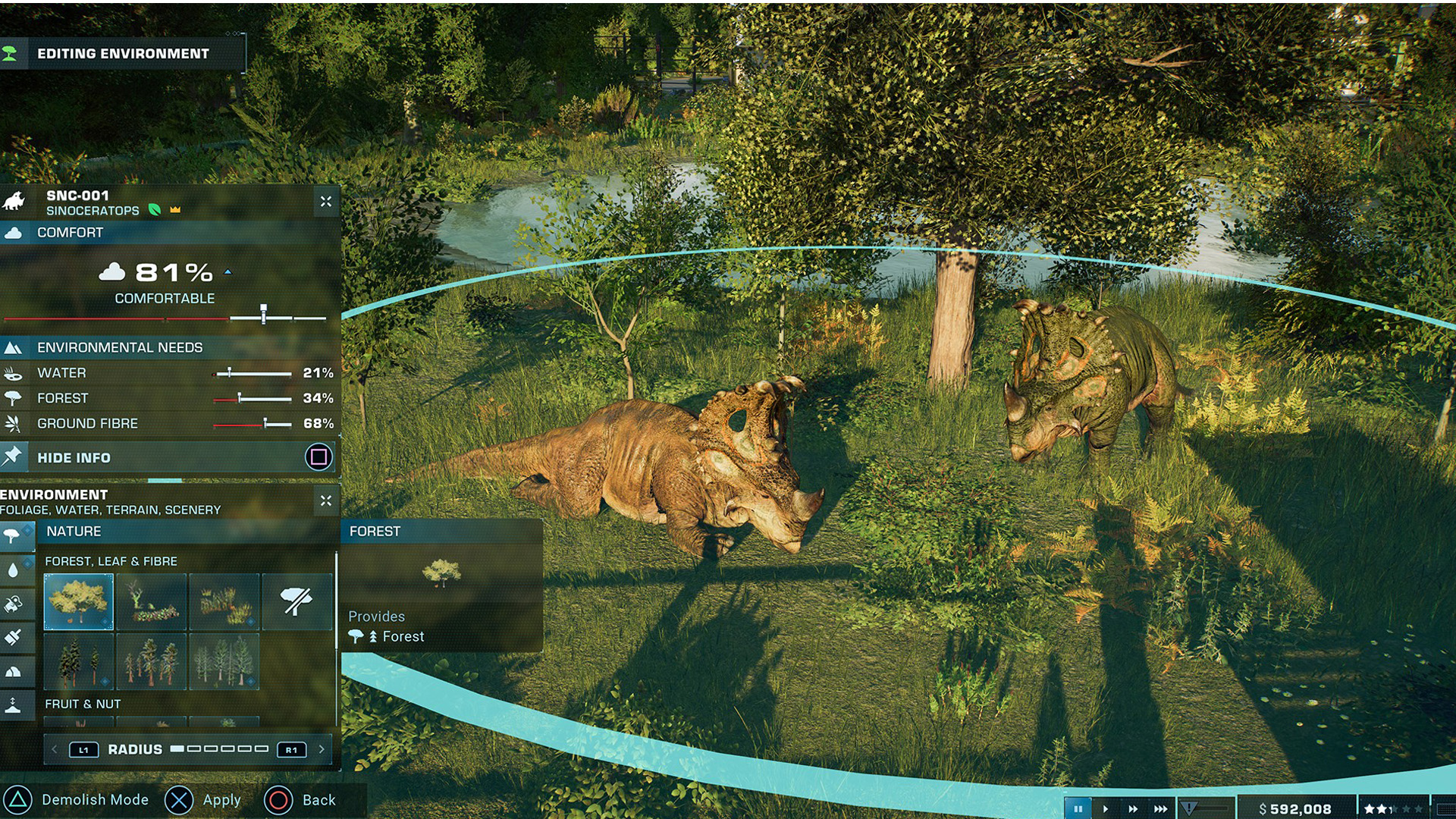This screenshot has width=1456, height=819.
Task: Set game speed to normal play
Action: click(1105, 809)
